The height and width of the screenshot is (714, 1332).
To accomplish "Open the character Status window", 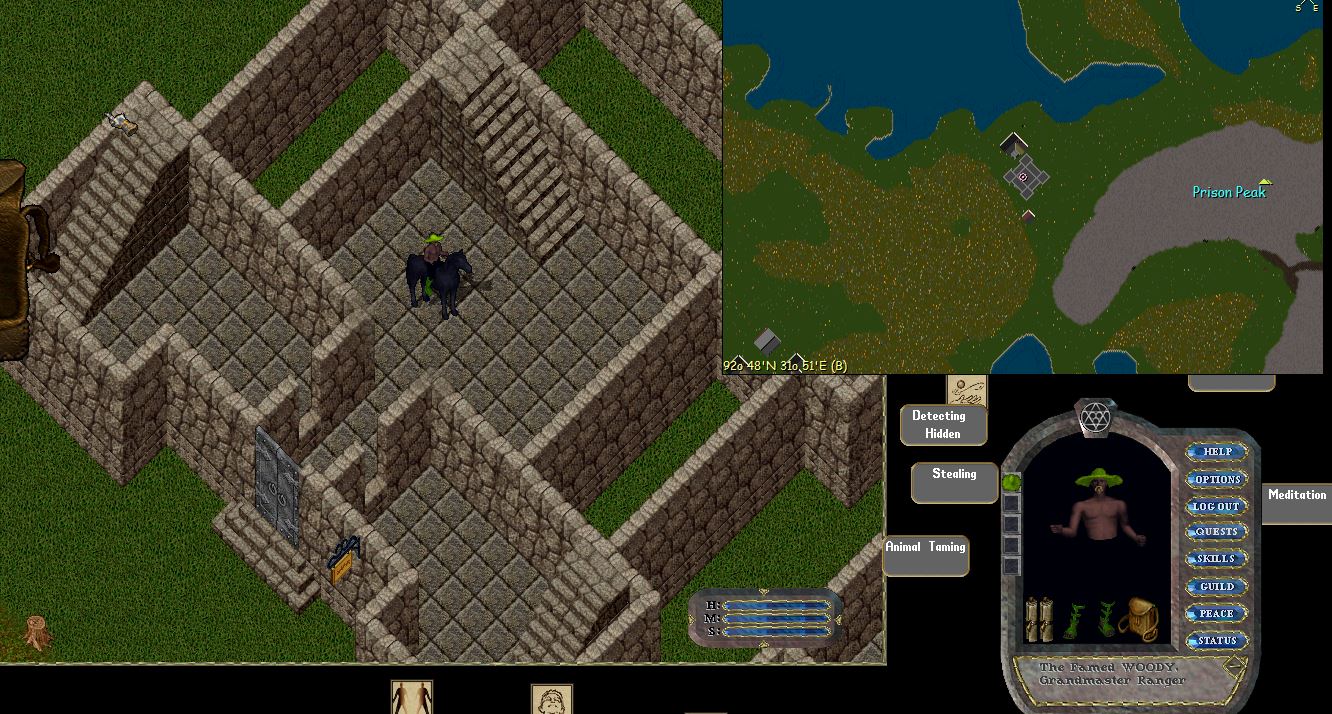I will pyautogui.click(x=1216, y=640).
